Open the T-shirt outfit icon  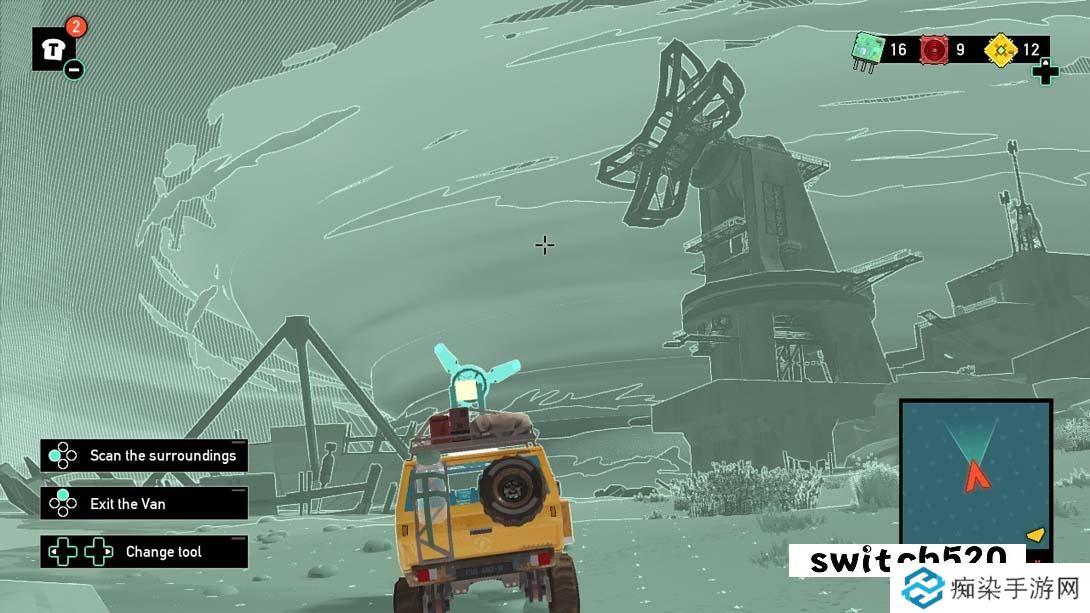[53, 47]
